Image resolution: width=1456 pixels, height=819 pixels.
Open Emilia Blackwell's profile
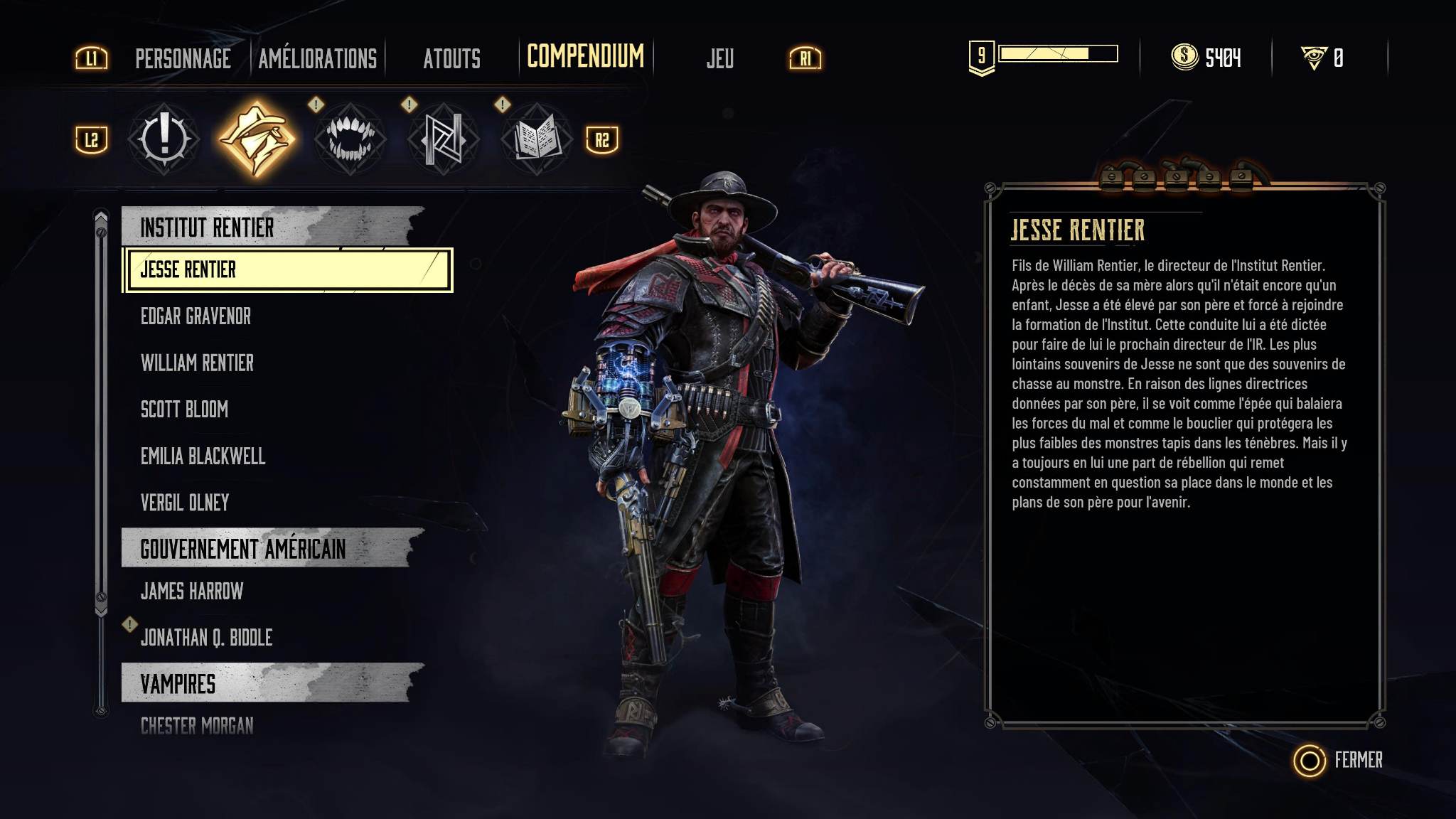[203, 456]
